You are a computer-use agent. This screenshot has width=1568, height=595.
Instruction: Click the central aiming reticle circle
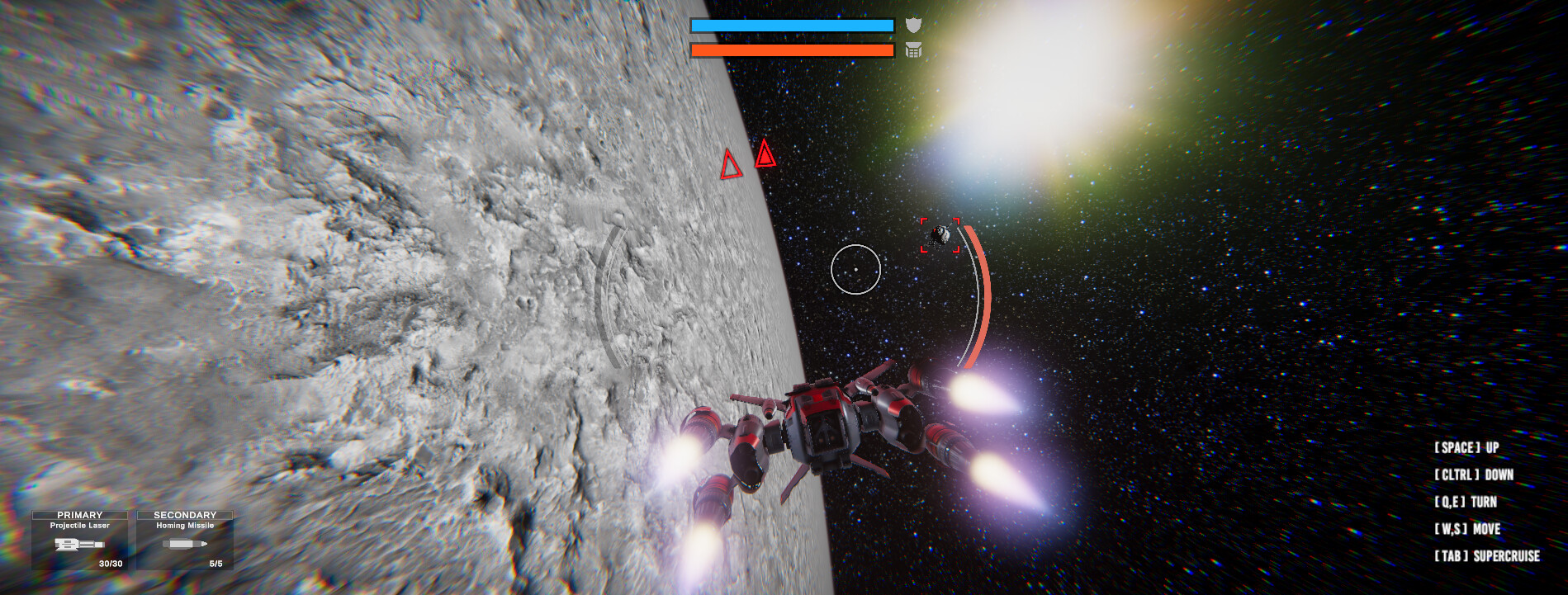tap(856, 269)
